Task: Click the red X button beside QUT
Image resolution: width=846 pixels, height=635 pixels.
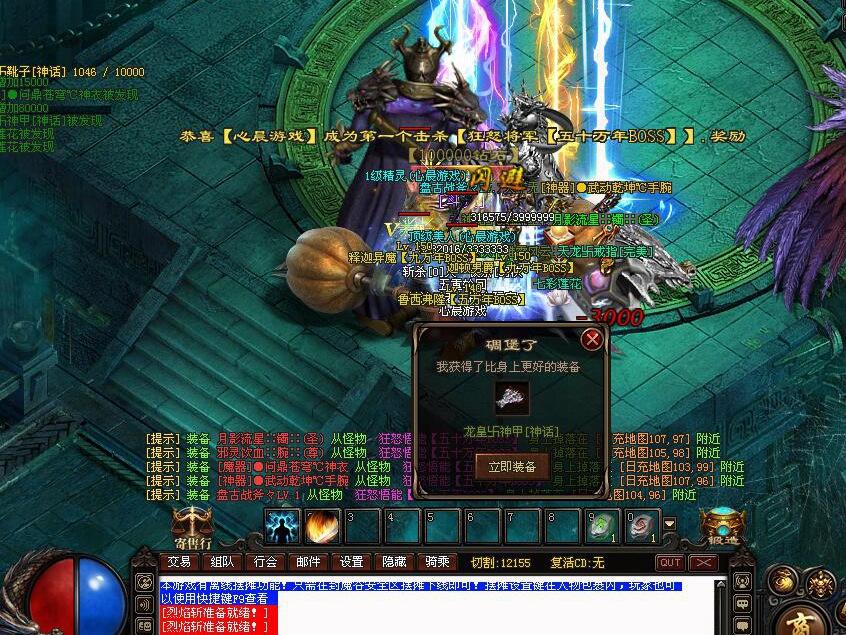Action: 704,563
